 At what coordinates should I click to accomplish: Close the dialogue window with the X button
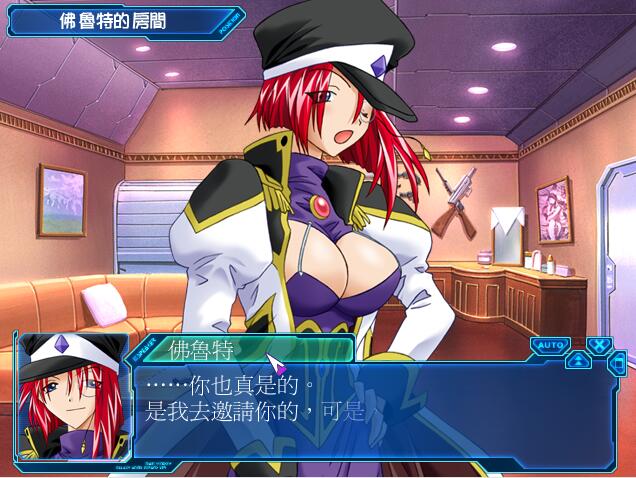(598, 346)
